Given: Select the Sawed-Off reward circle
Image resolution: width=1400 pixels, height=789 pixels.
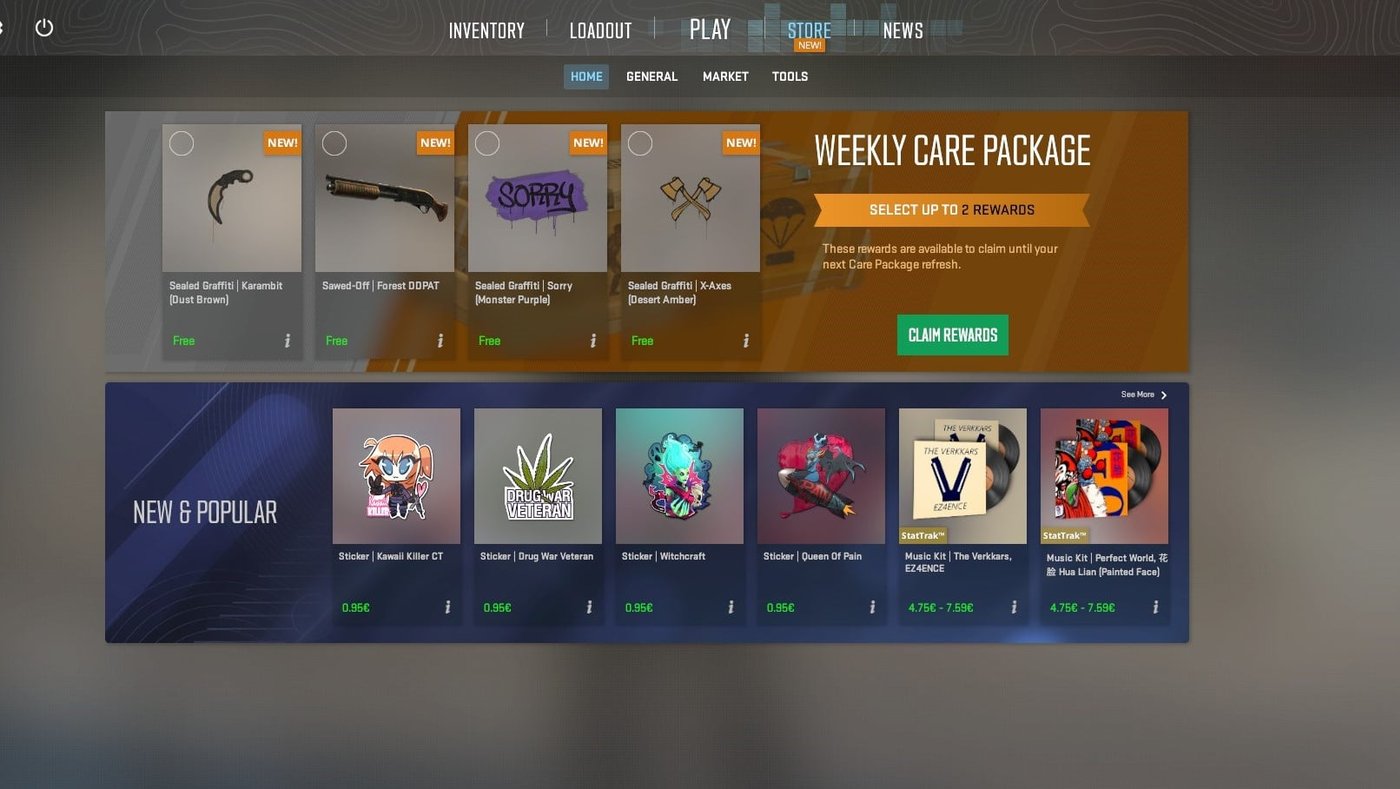Looking at the screenshot, I should (335, 143).
